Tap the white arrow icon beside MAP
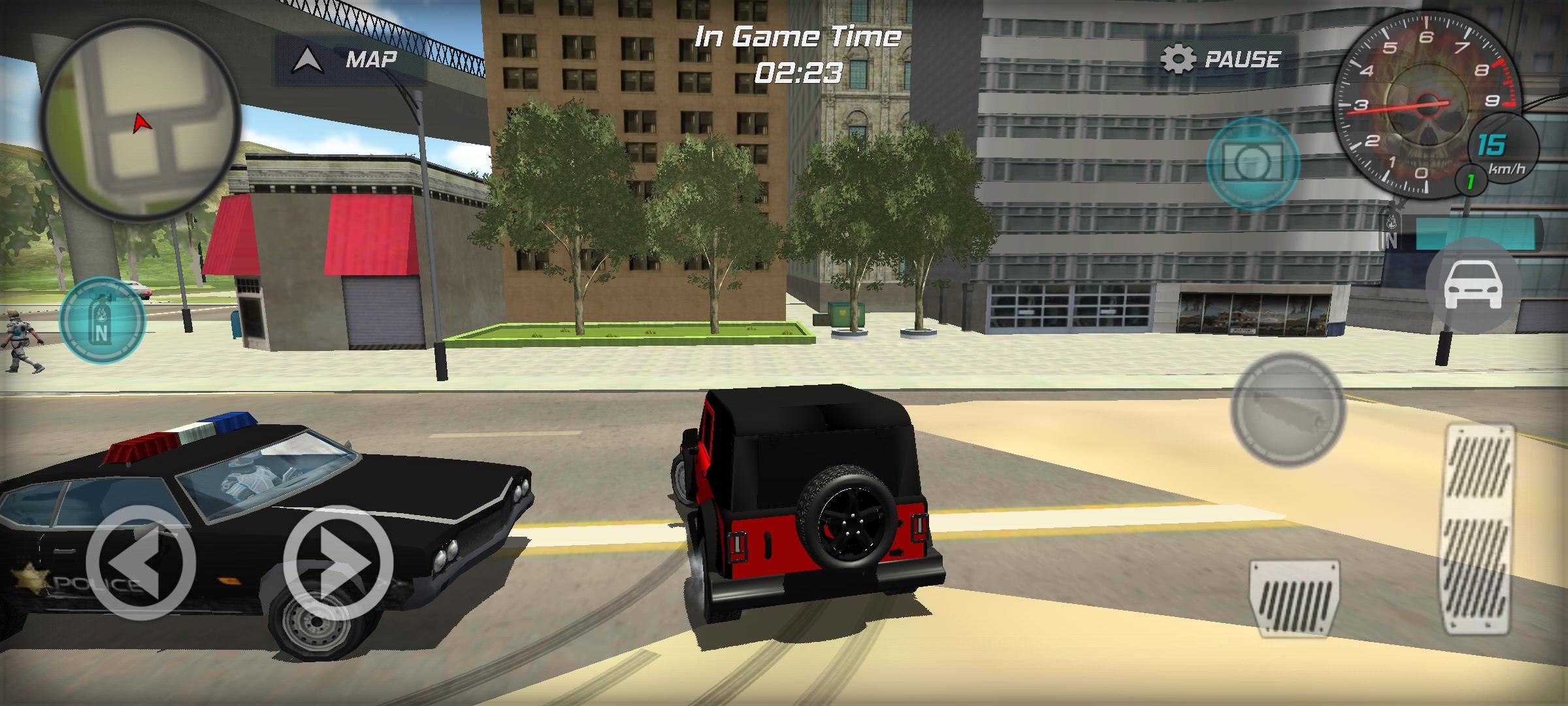This screenshot has height=706, width=1568. point(307,59)
